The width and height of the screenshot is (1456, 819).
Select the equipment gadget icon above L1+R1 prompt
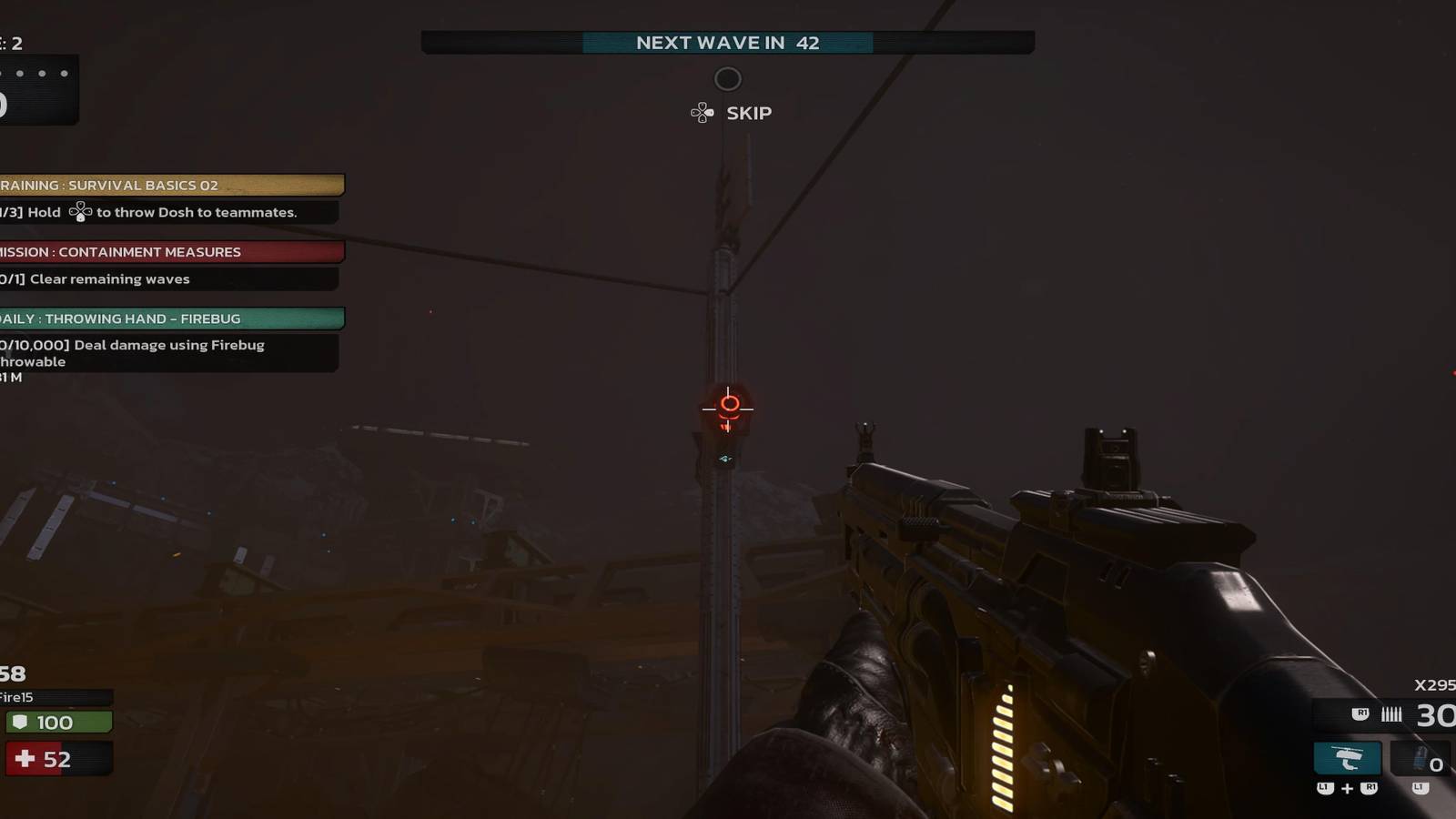pos(1345,757)
